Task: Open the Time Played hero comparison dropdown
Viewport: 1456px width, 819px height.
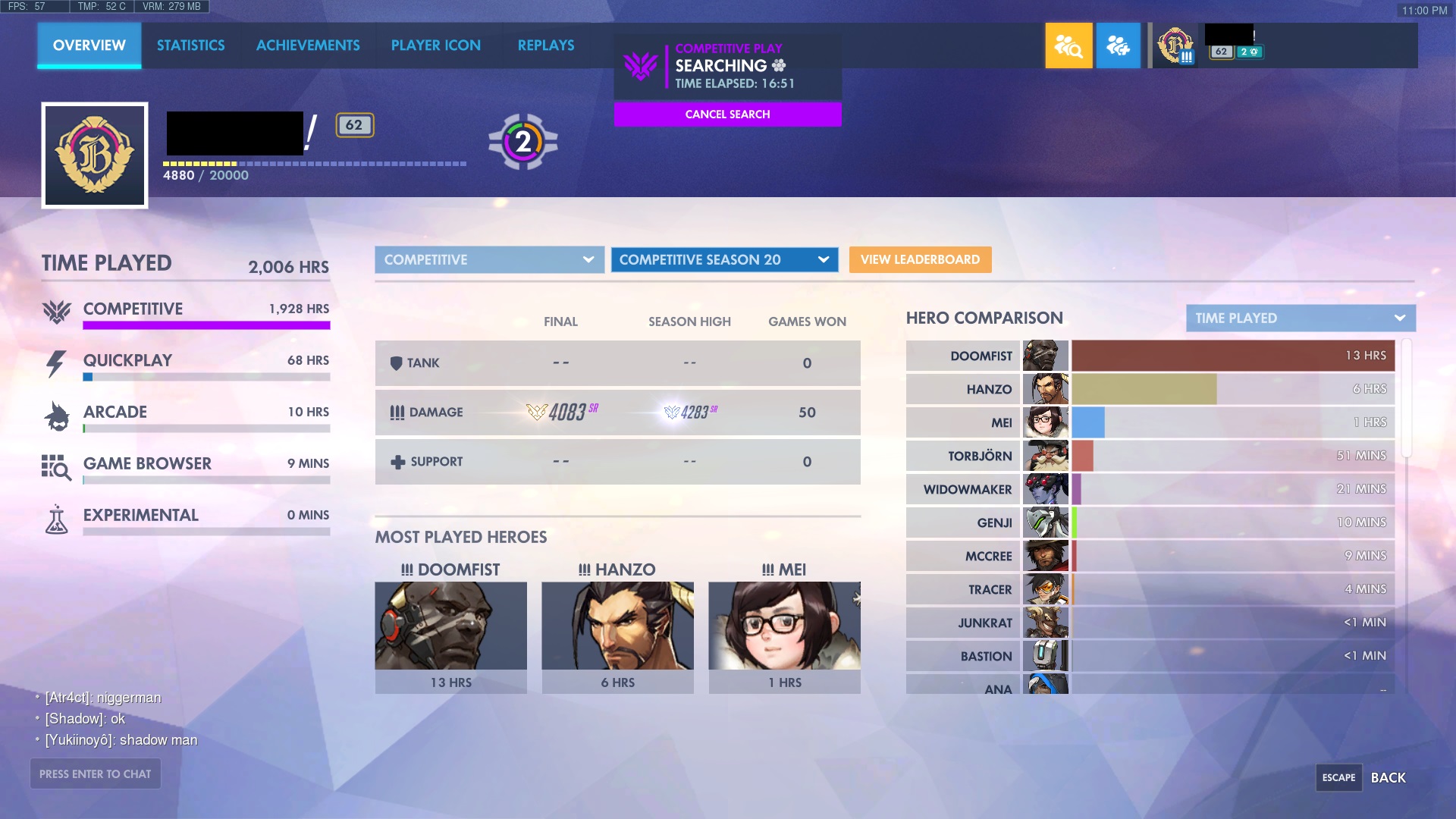Action: pos(1300,318)
